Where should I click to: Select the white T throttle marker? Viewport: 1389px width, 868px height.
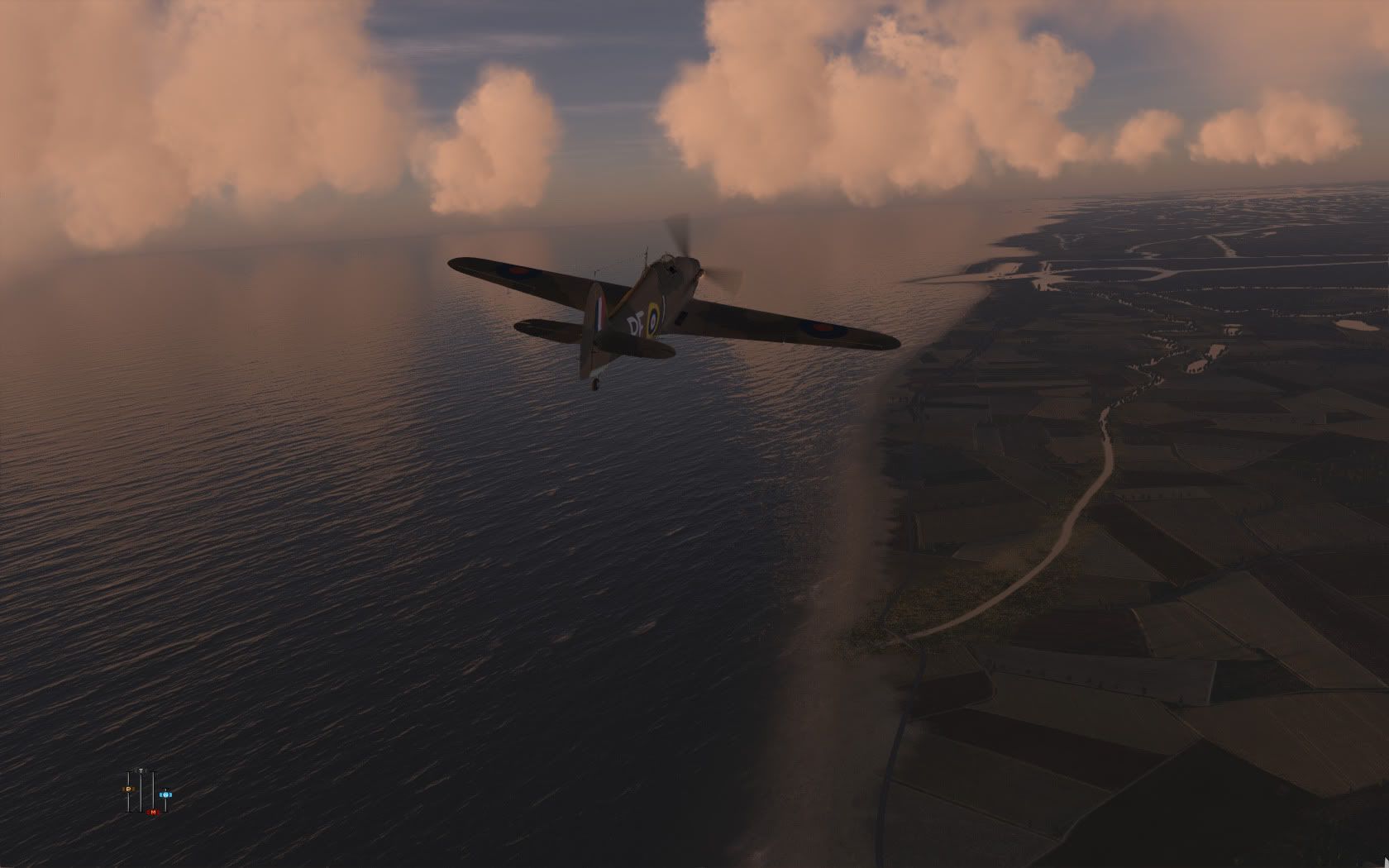click(141, 771)
